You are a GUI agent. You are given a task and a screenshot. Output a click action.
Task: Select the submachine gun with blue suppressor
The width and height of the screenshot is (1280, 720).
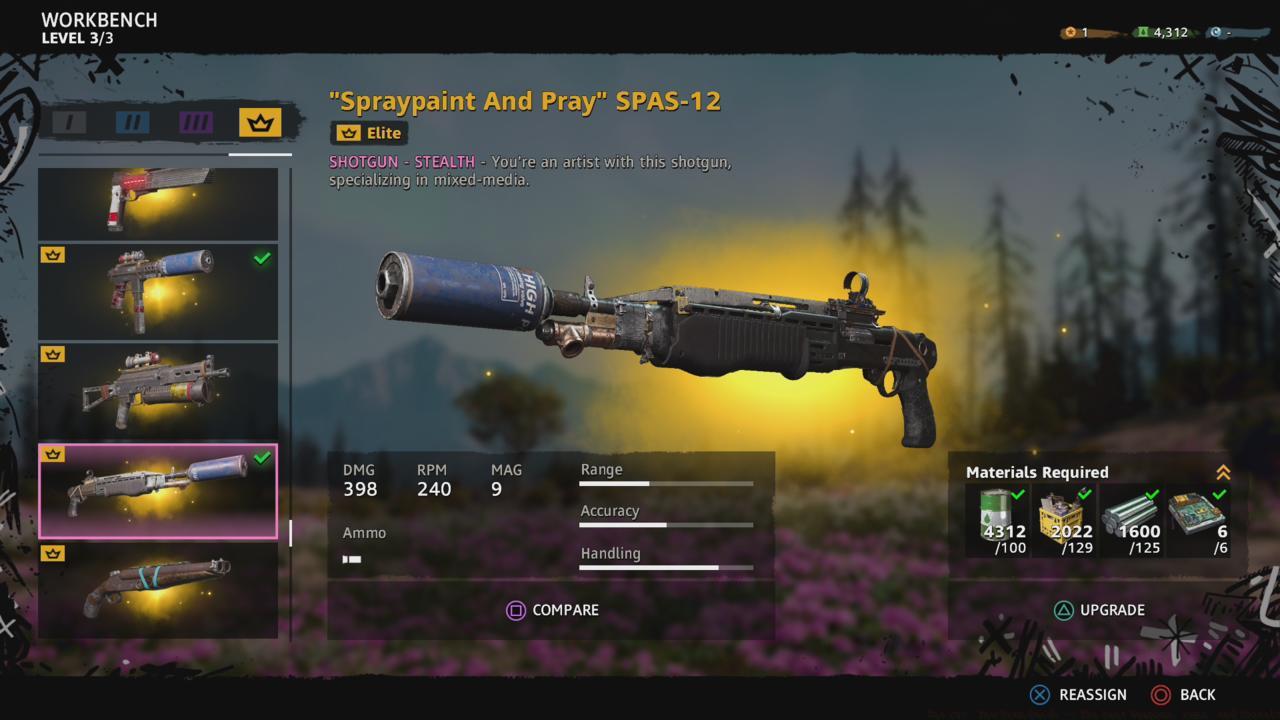tap(158, 291)
